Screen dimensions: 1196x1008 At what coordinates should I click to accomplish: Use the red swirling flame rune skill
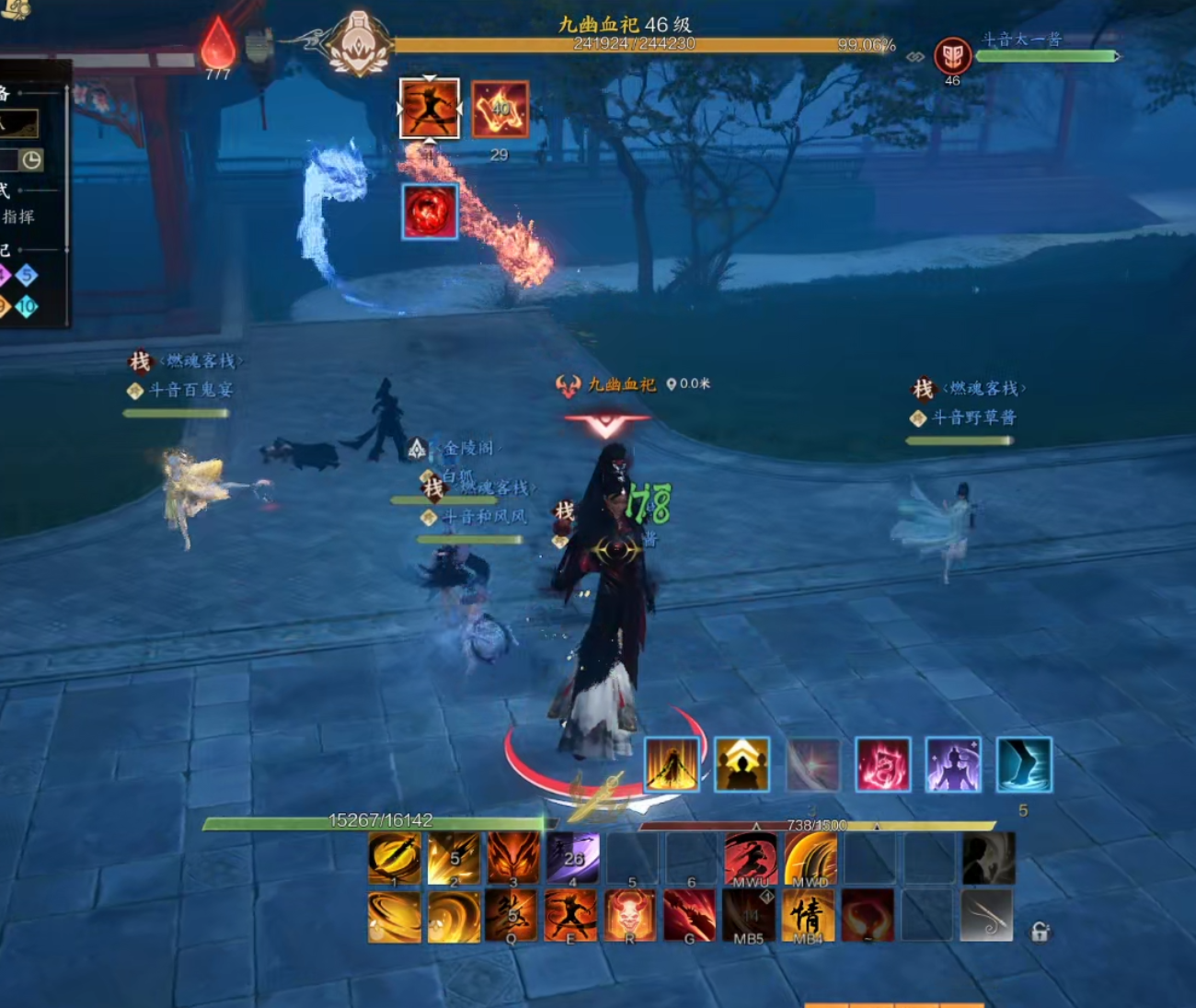[x=883, y=764]
